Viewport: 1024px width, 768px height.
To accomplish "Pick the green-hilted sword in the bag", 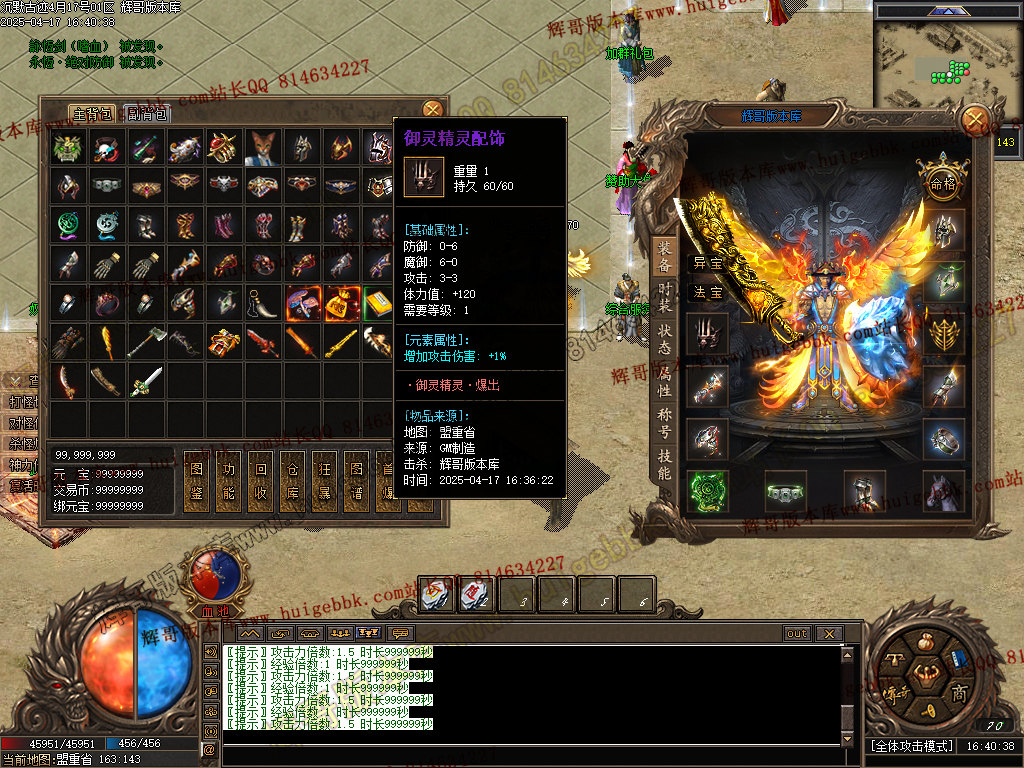I will pos(145,381).
